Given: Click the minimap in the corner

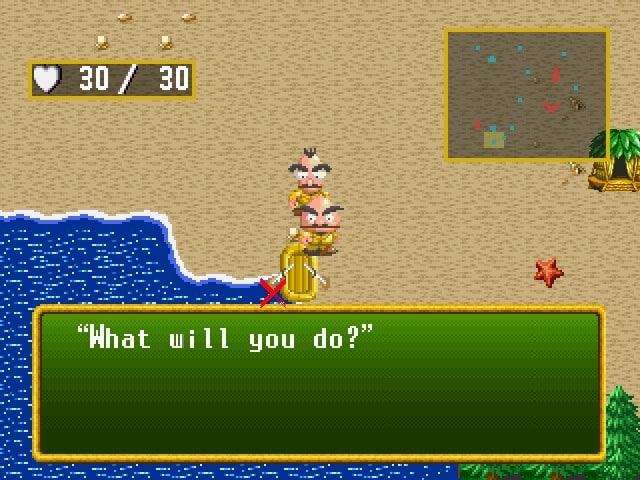Looking at the screenshot, I should tap(527, 95).
